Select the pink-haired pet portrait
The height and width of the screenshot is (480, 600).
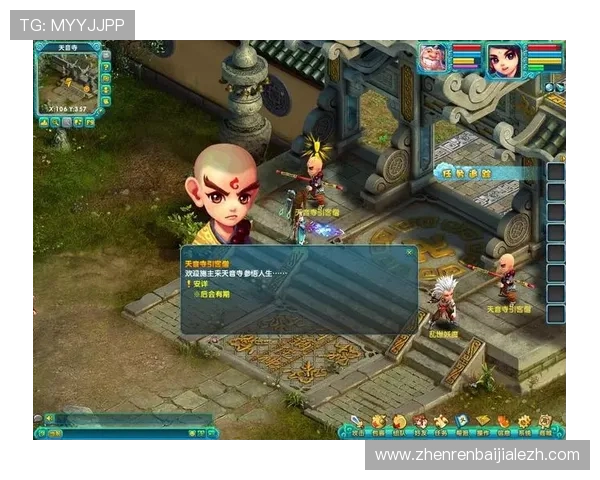point(434,58)
